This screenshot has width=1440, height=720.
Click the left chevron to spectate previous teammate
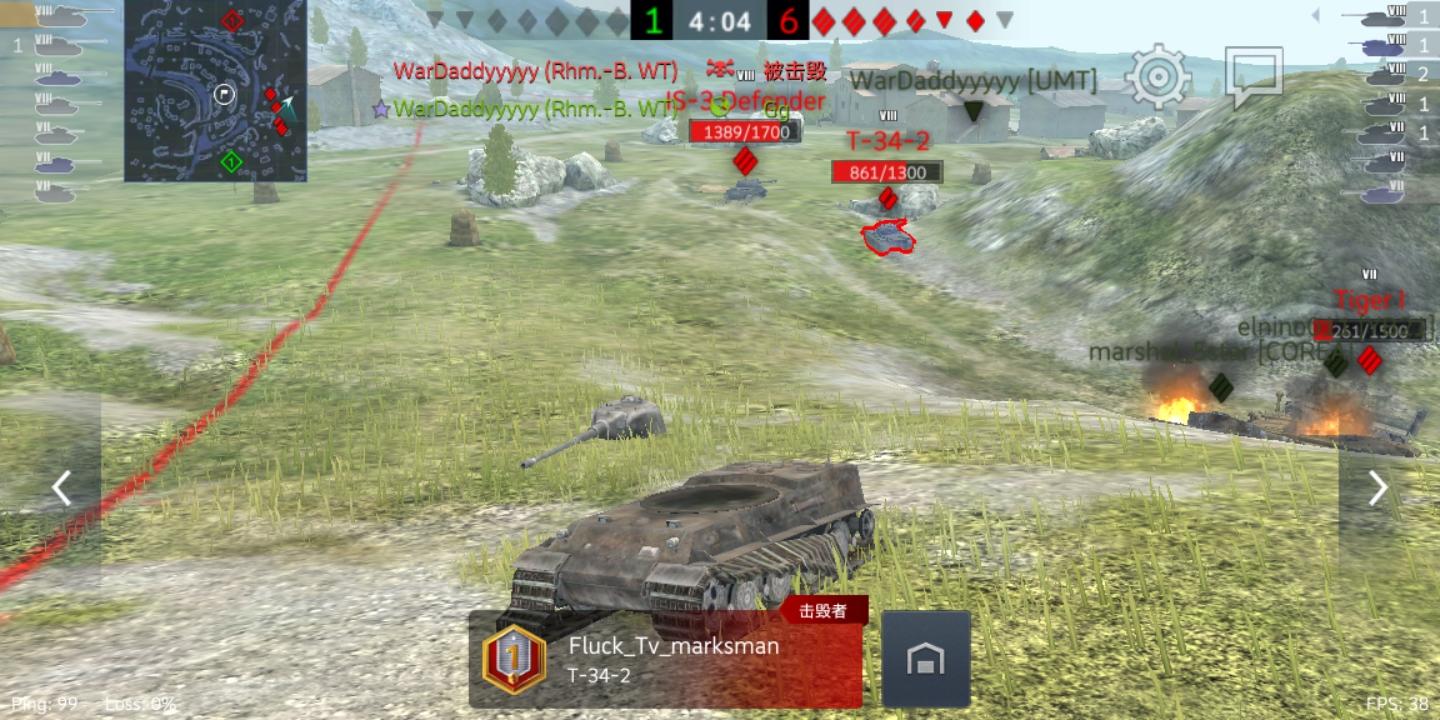60,487
